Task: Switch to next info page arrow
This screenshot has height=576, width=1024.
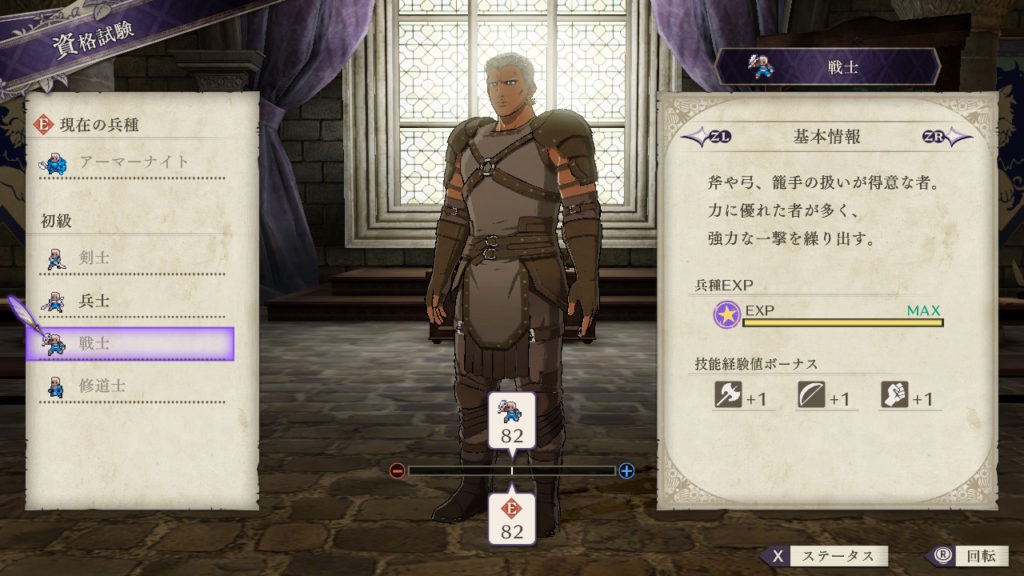Action: (946, 136)
